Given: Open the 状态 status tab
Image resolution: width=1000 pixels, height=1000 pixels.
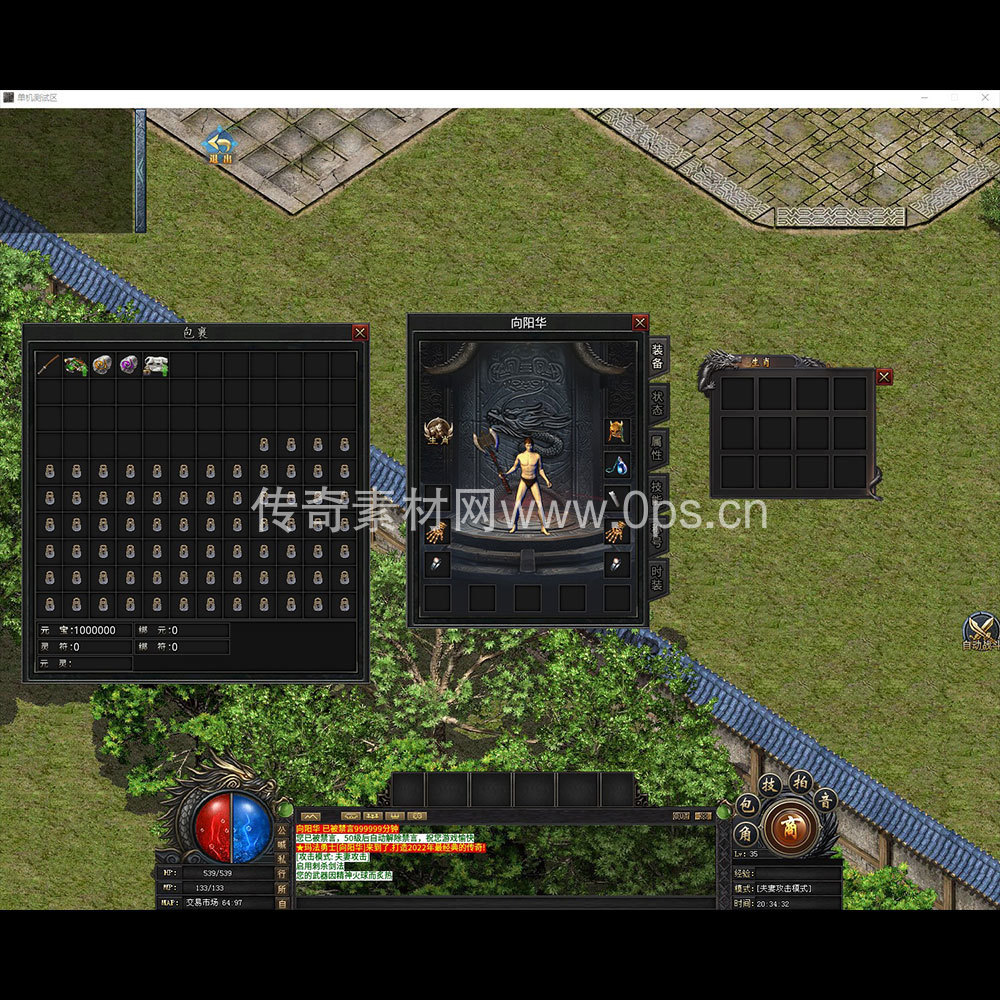Looking at the screenshot, I should [x=657, y=402].
